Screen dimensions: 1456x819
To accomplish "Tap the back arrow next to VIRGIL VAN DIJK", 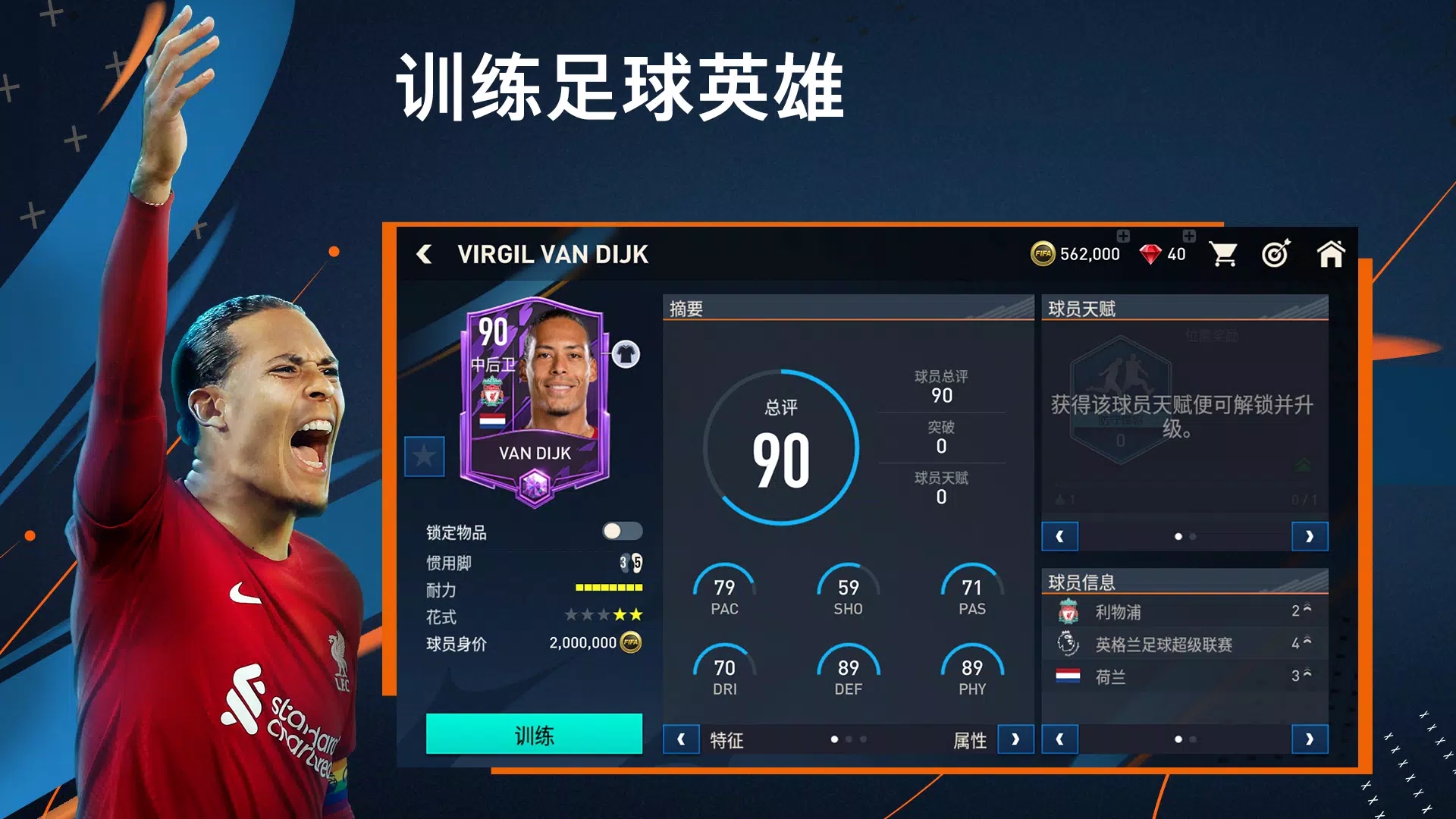I will point(425,254).
